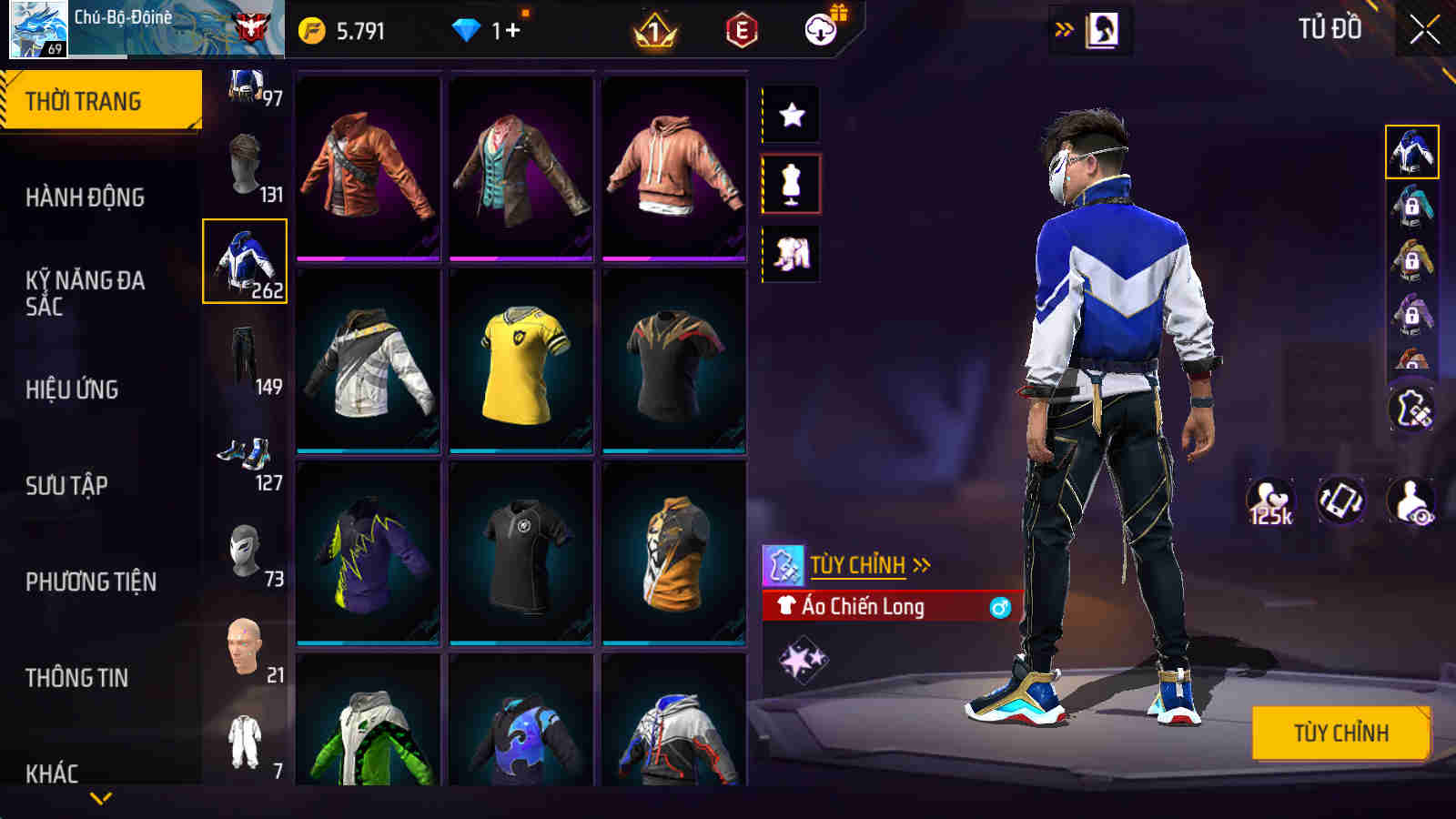Toggle the favorites star filter
This screenshot has height=819, width=1456.
point(791,116)
